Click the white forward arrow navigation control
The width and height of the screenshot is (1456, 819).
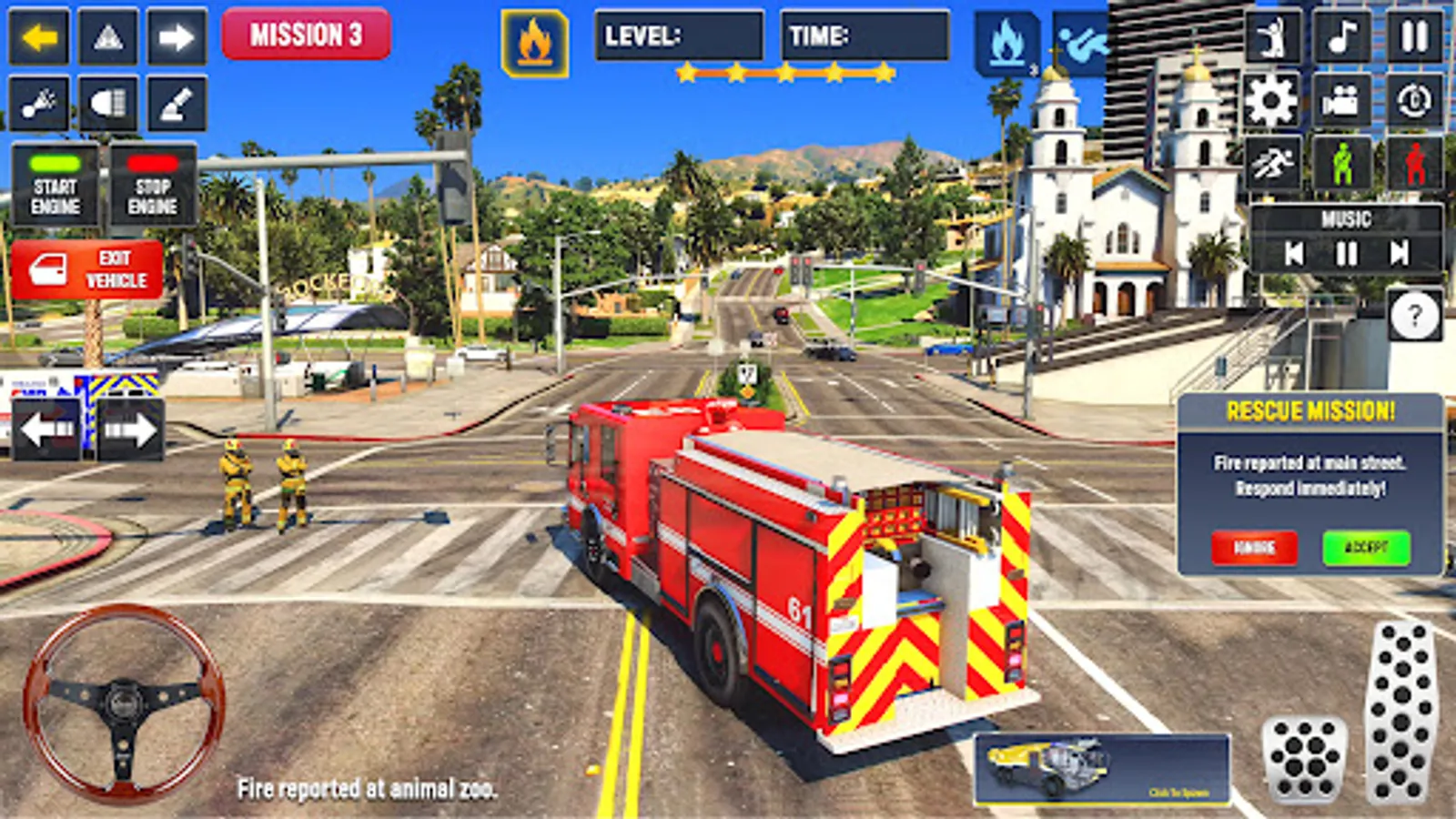tap(178, 36)
